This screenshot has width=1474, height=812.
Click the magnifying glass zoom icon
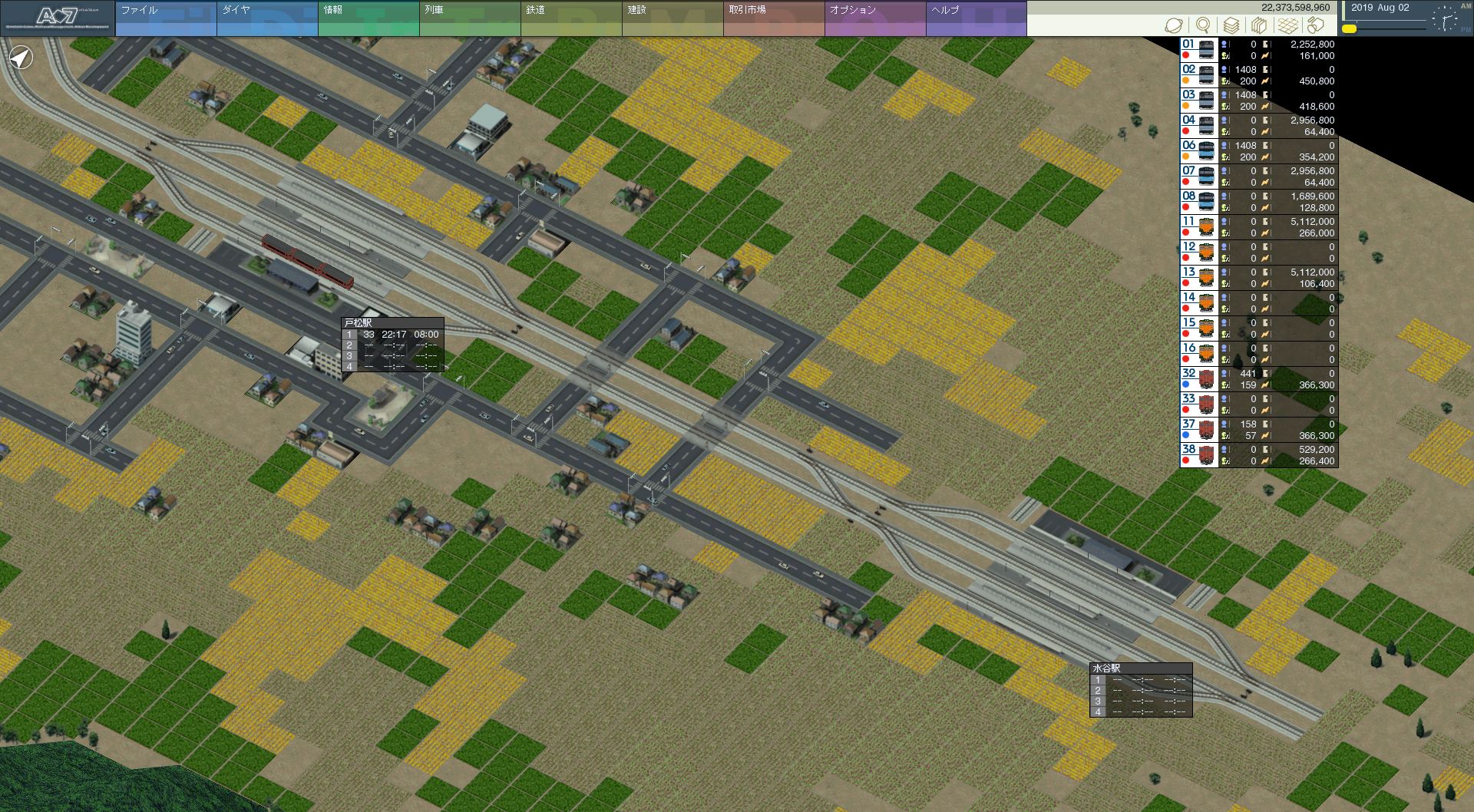pyautogui.click(x=1203, y=25)
